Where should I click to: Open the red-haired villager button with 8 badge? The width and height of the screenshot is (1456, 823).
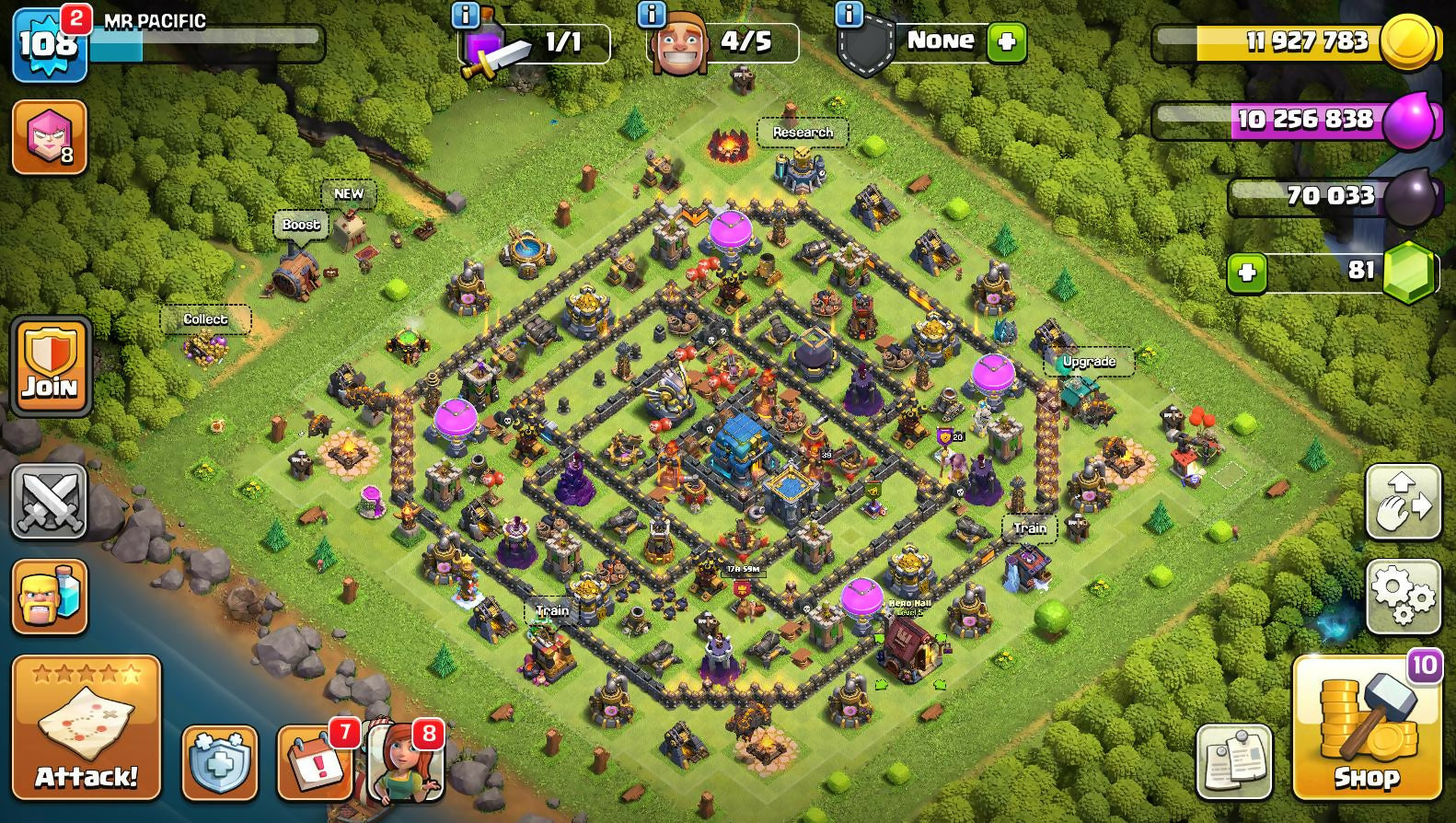(x=405, y=763)
